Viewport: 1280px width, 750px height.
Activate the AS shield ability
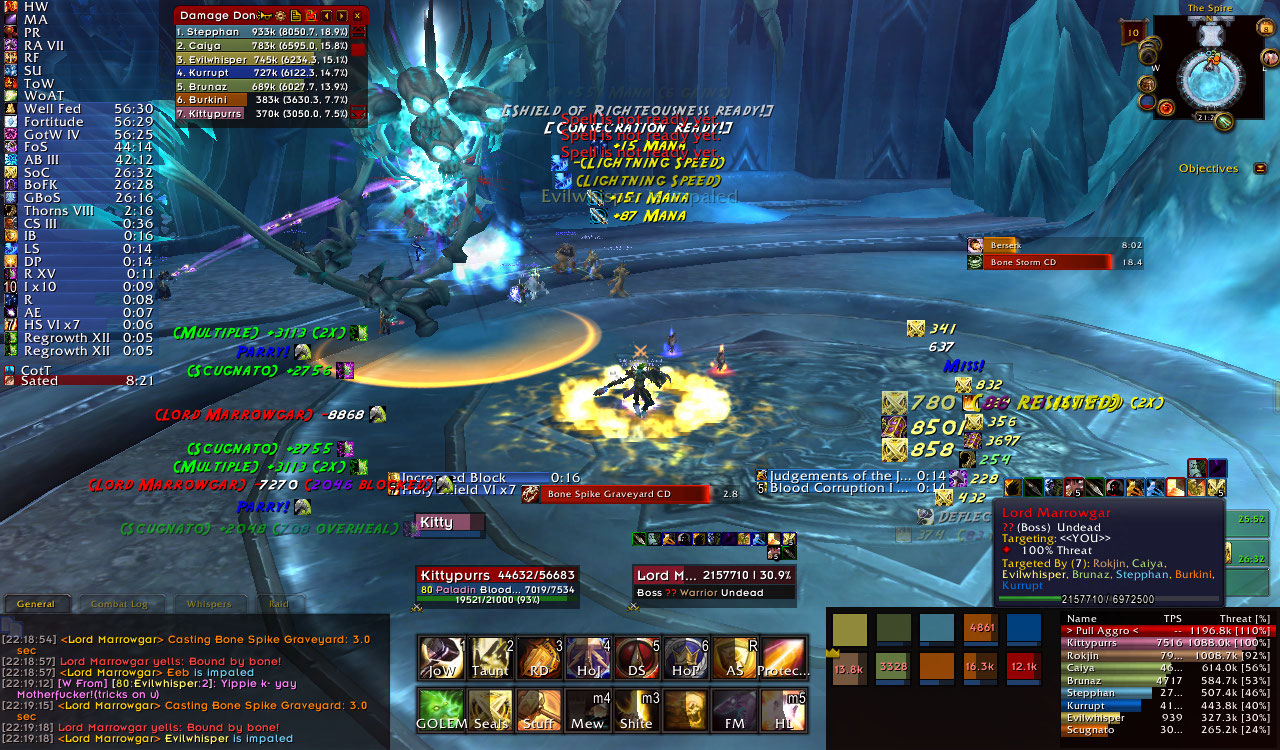(733, 657)
